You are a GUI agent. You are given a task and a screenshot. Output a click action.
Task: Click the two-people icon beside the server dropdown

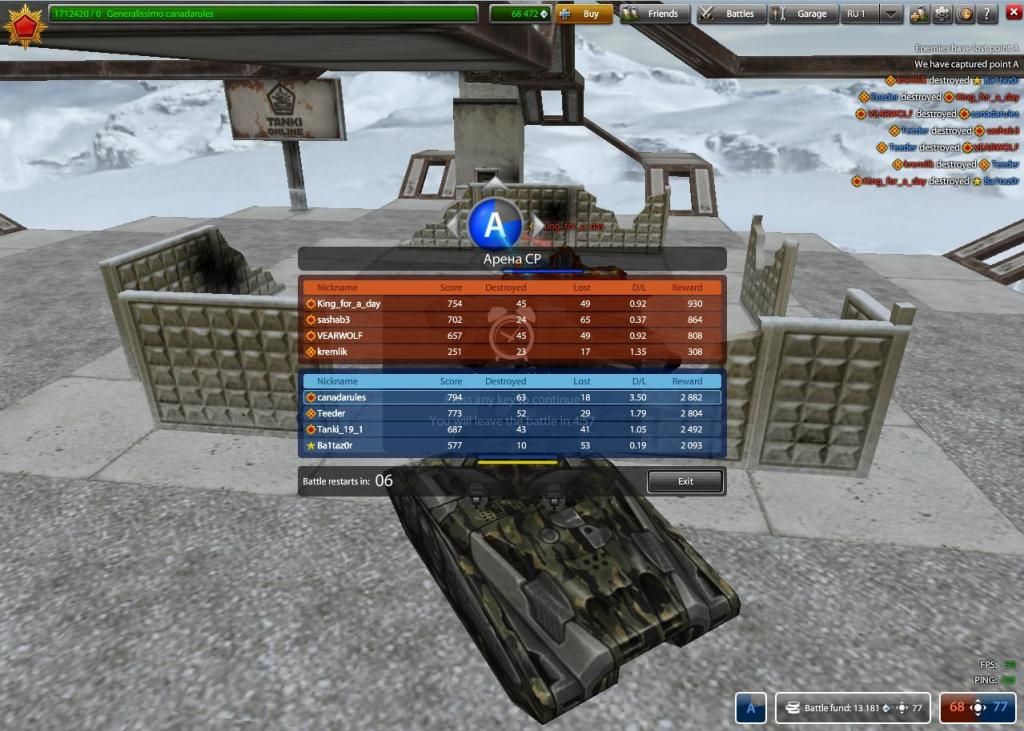918,14
